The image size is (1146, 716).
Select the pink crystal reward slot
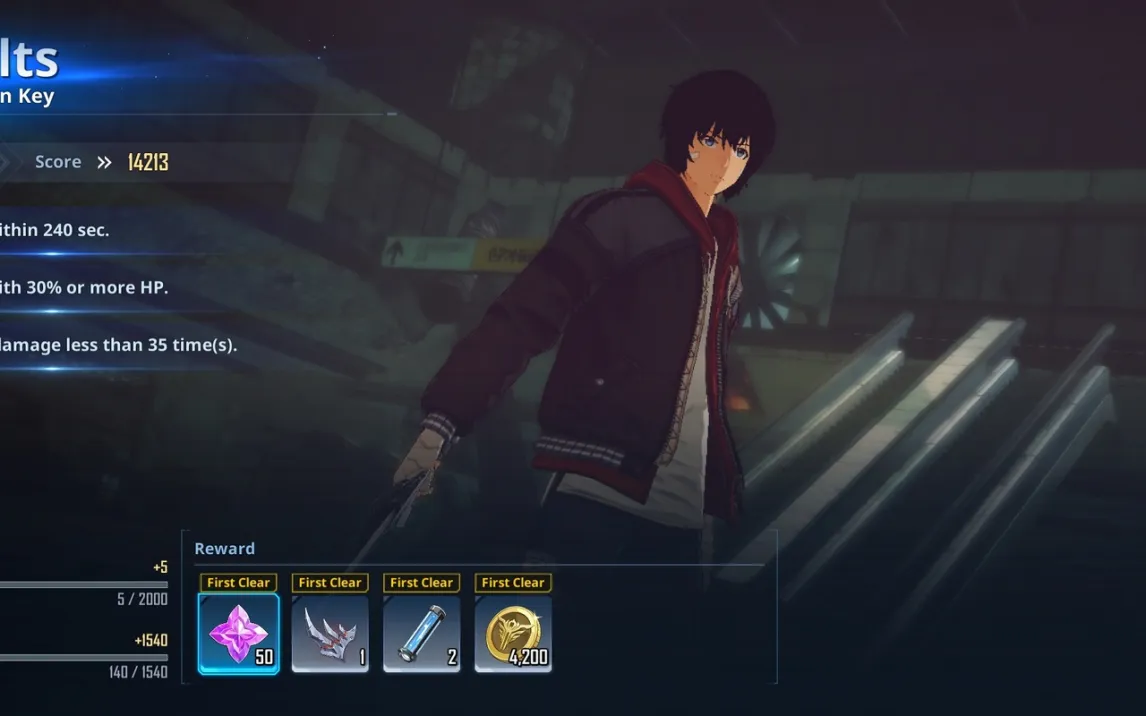click(x=239, y=633)
